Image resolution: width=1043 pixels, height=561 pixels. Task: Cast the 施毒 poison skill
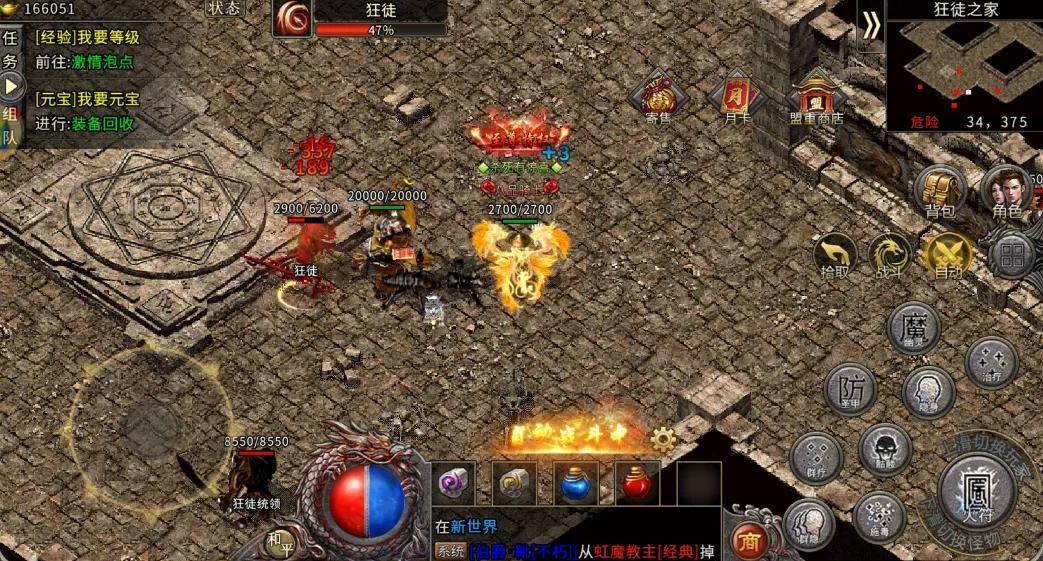pos(879,516)
